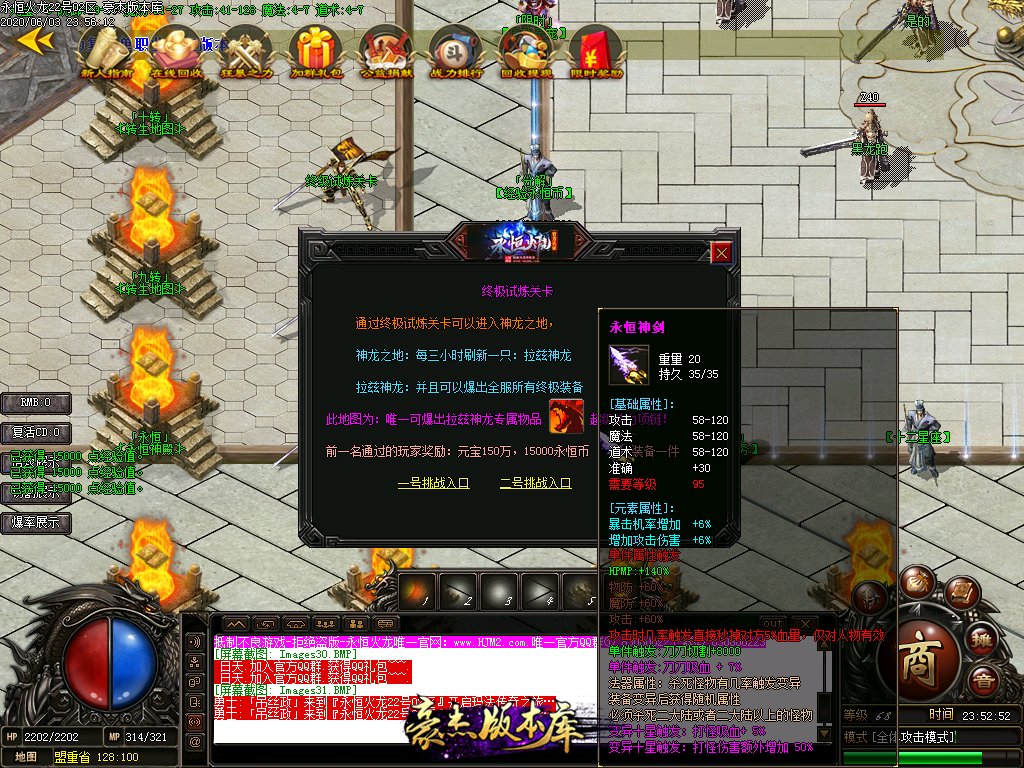Collapse the top icon bar with yellow arrow
1024x768 pixels.
click(x=35, y=40)
